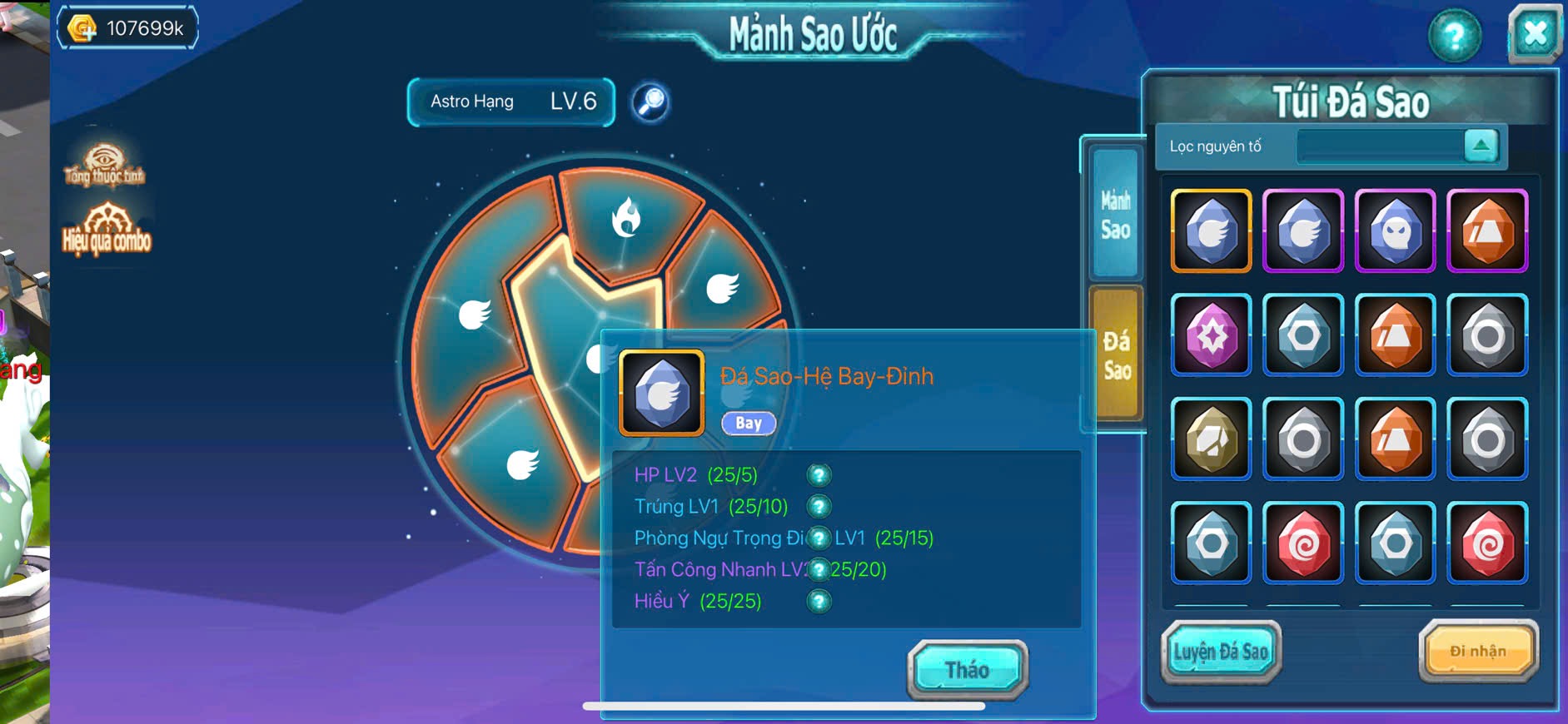Add gold with the coin plus icon
This screenshot has width=1568, height=724.
pyautogui.click(x=82, y=28)
